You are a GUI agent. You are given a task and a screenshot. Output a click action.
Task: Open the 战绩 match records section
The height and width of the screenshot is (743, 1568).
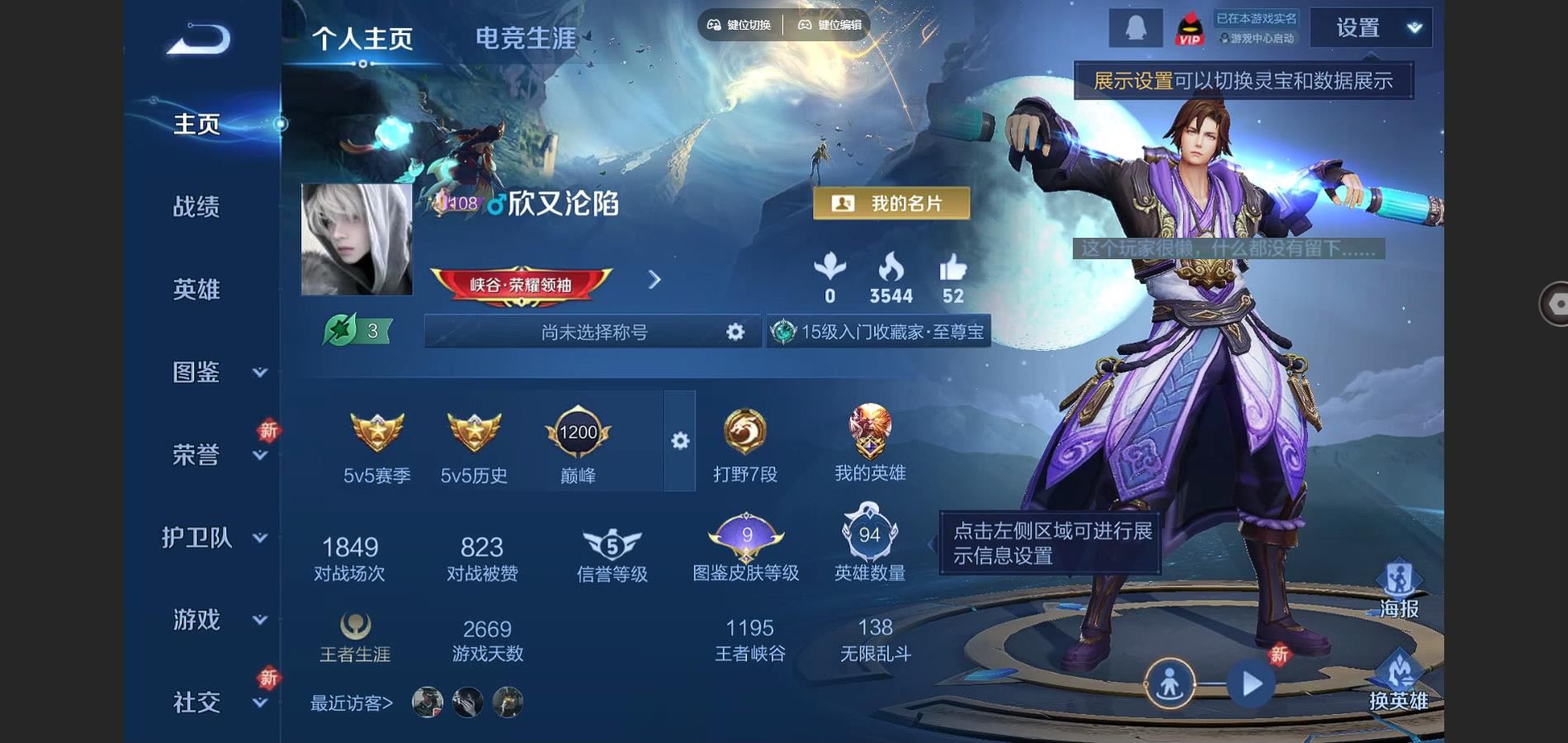pos(196,206)
